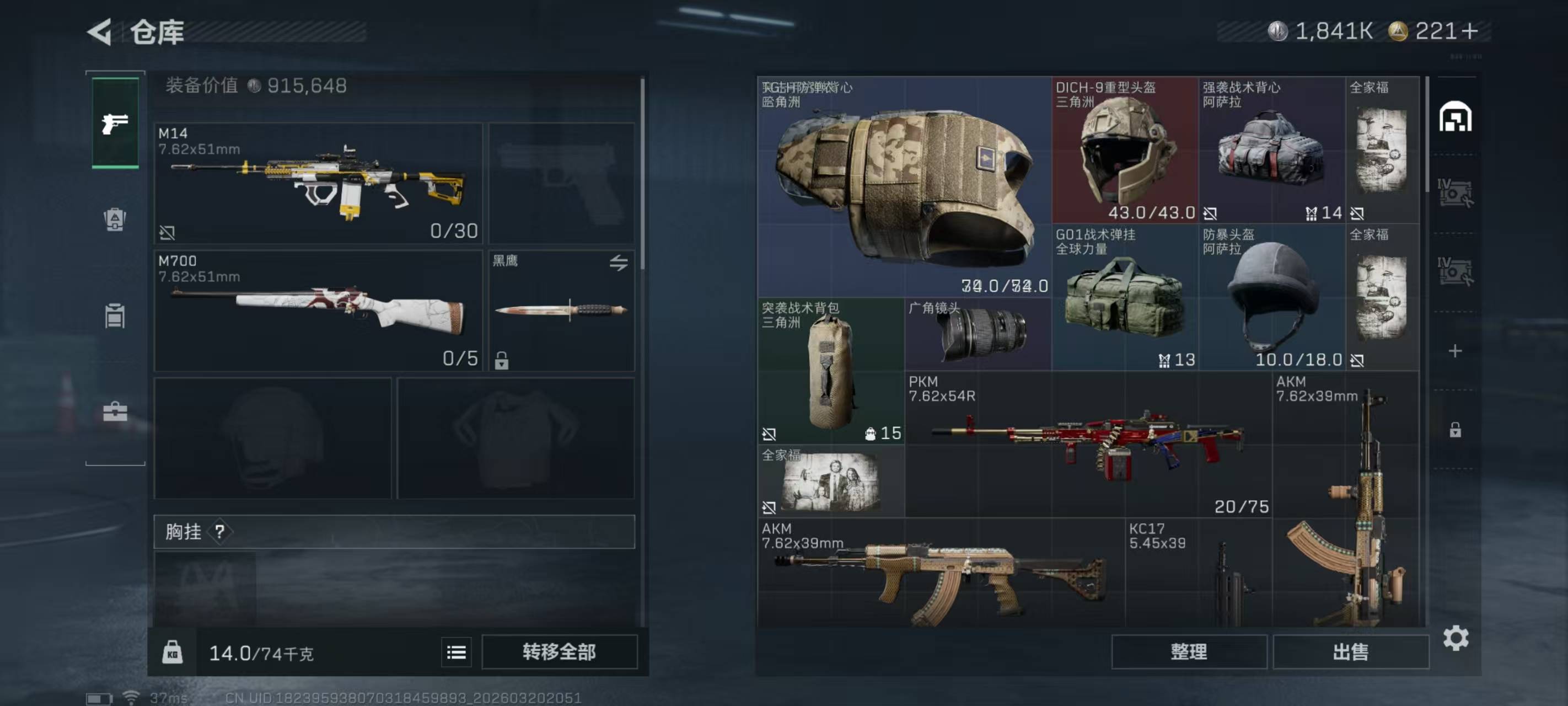Image resolution: width=1568 pixels, height=706 pixels.
Task: Select the DICH-9重型头盔 helmet
Action: click(x=1124, y=151)
